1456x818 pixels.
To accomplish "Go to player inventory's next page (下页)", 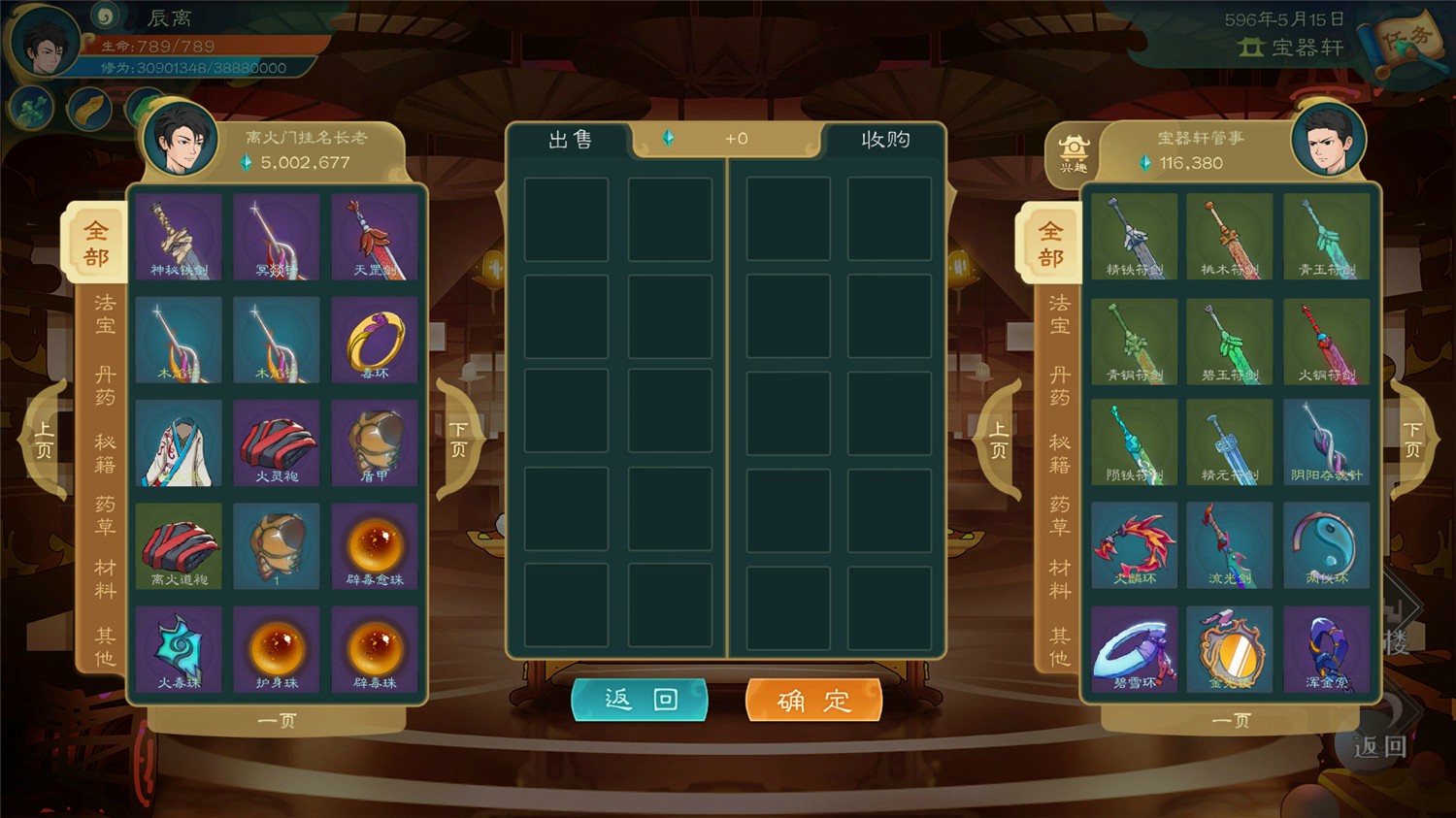I will 459,440.
